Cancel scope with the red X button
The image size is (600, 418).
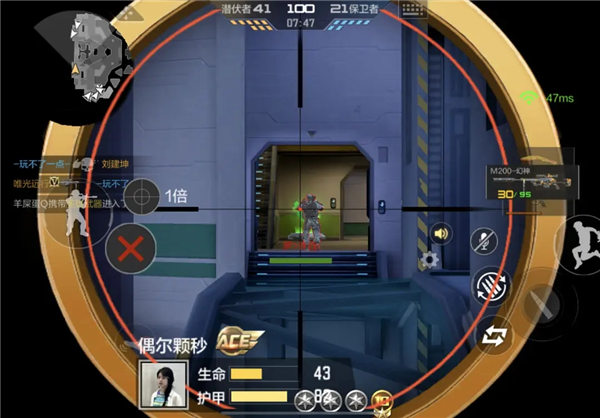pos(129,248)
